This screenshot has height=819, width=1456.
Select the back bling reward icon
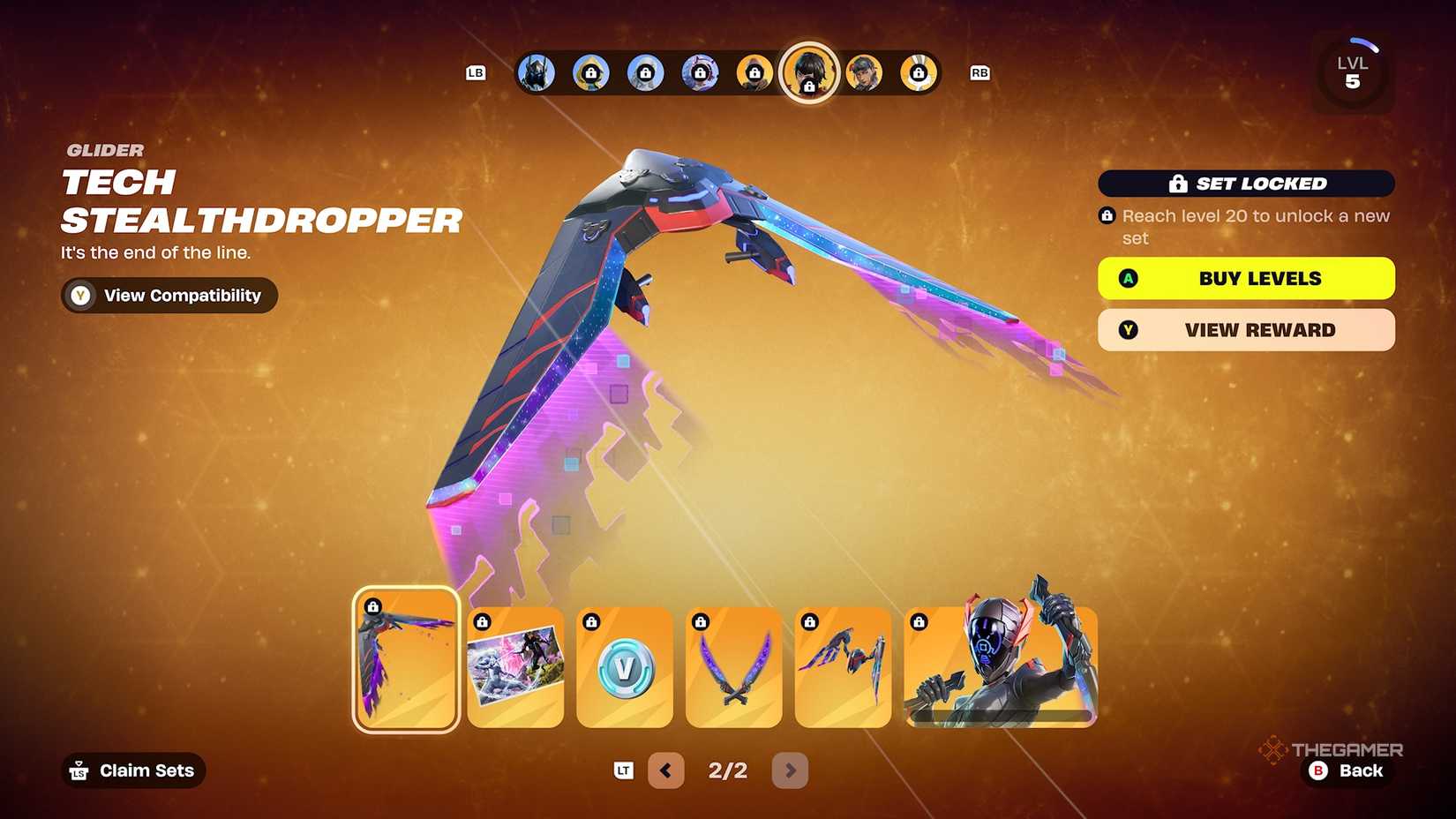(x=843, y=669)
